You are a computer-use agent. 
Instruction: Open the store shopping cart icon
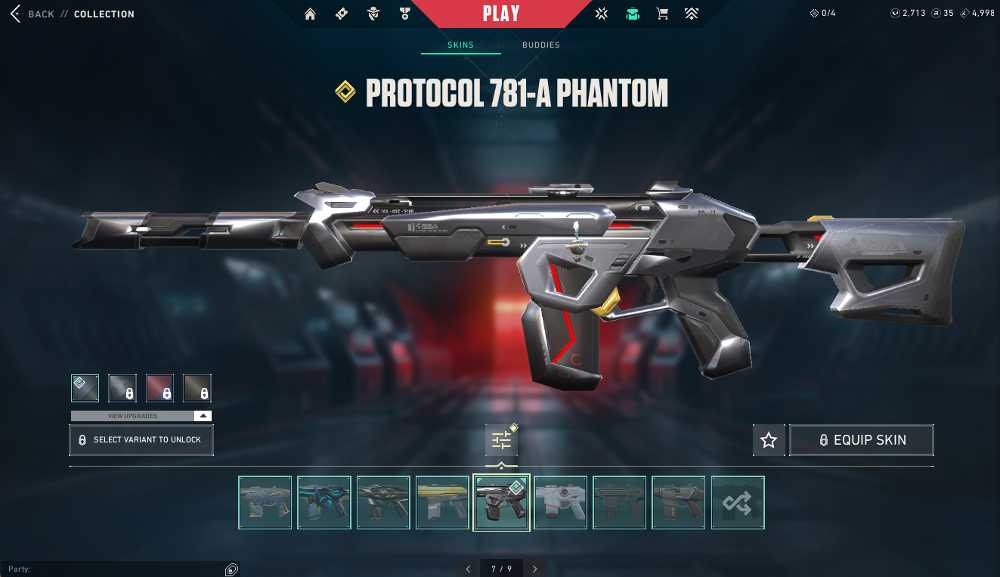click(x=662, y=14)
